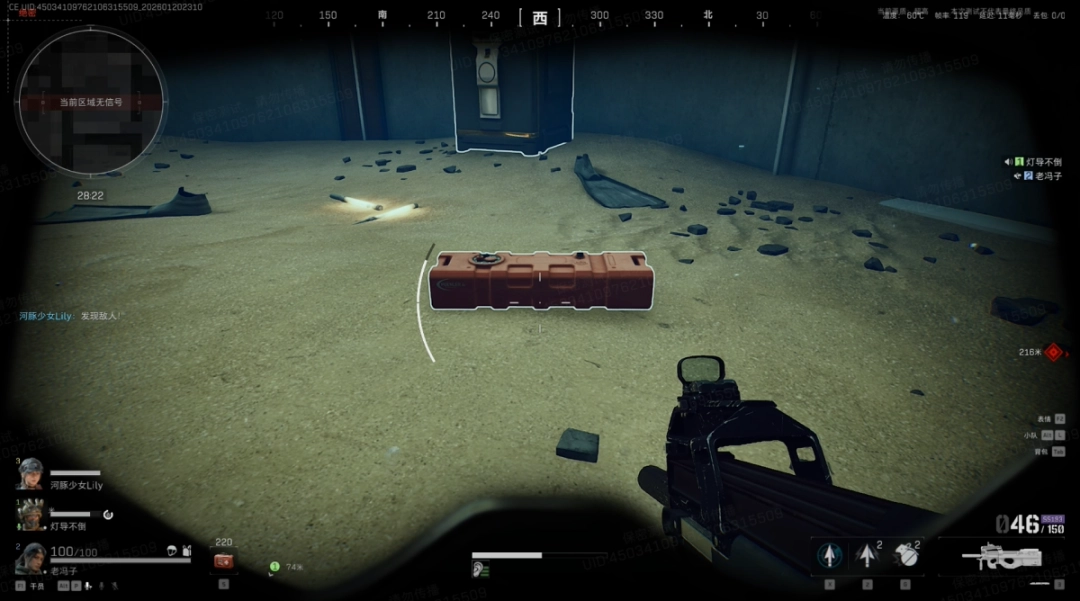Screen dimensions: 1080x601
Task: Click the 西 heading on the compass bar
Action: click(540, 17)
